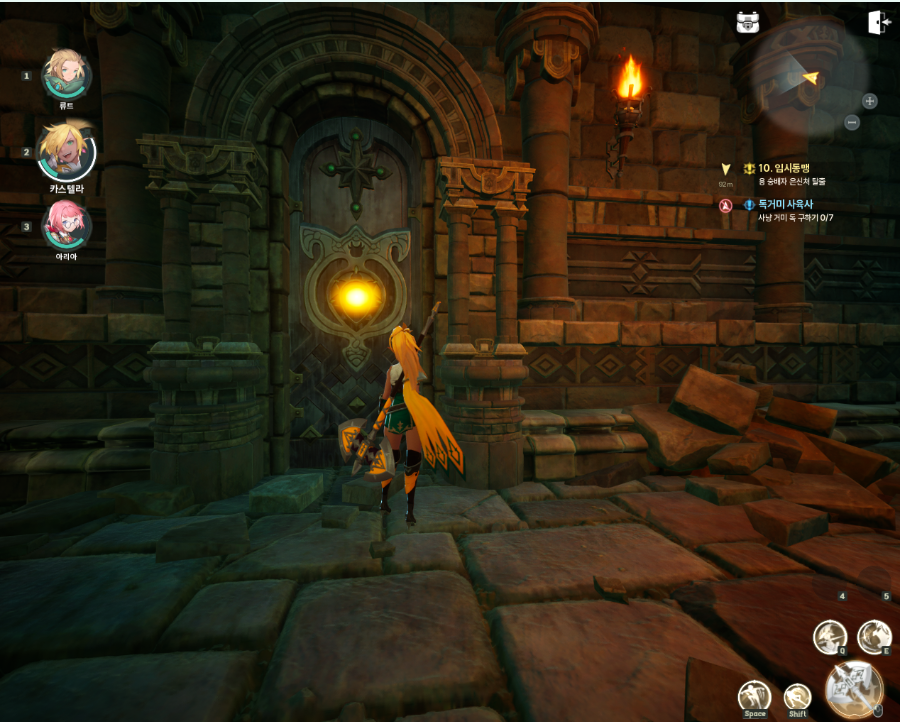Tap the jump action icon
Screen dimensions: 900x722
[754, 695]
